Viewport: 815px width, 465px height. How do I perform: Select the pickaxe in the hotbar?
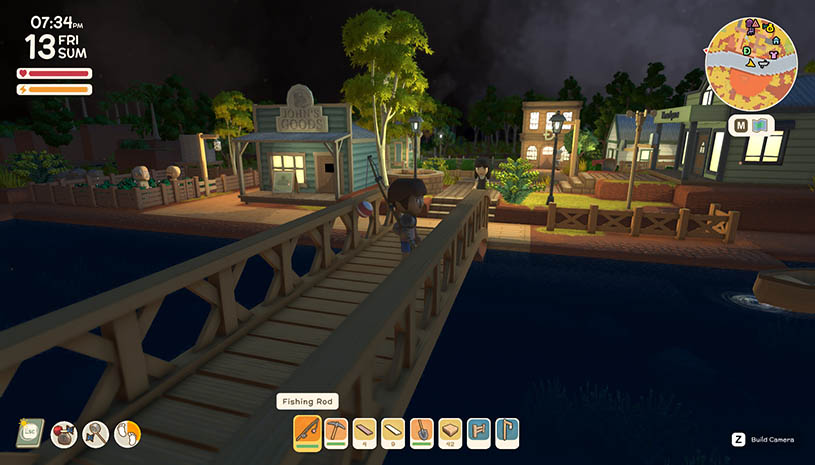[336, 432]
